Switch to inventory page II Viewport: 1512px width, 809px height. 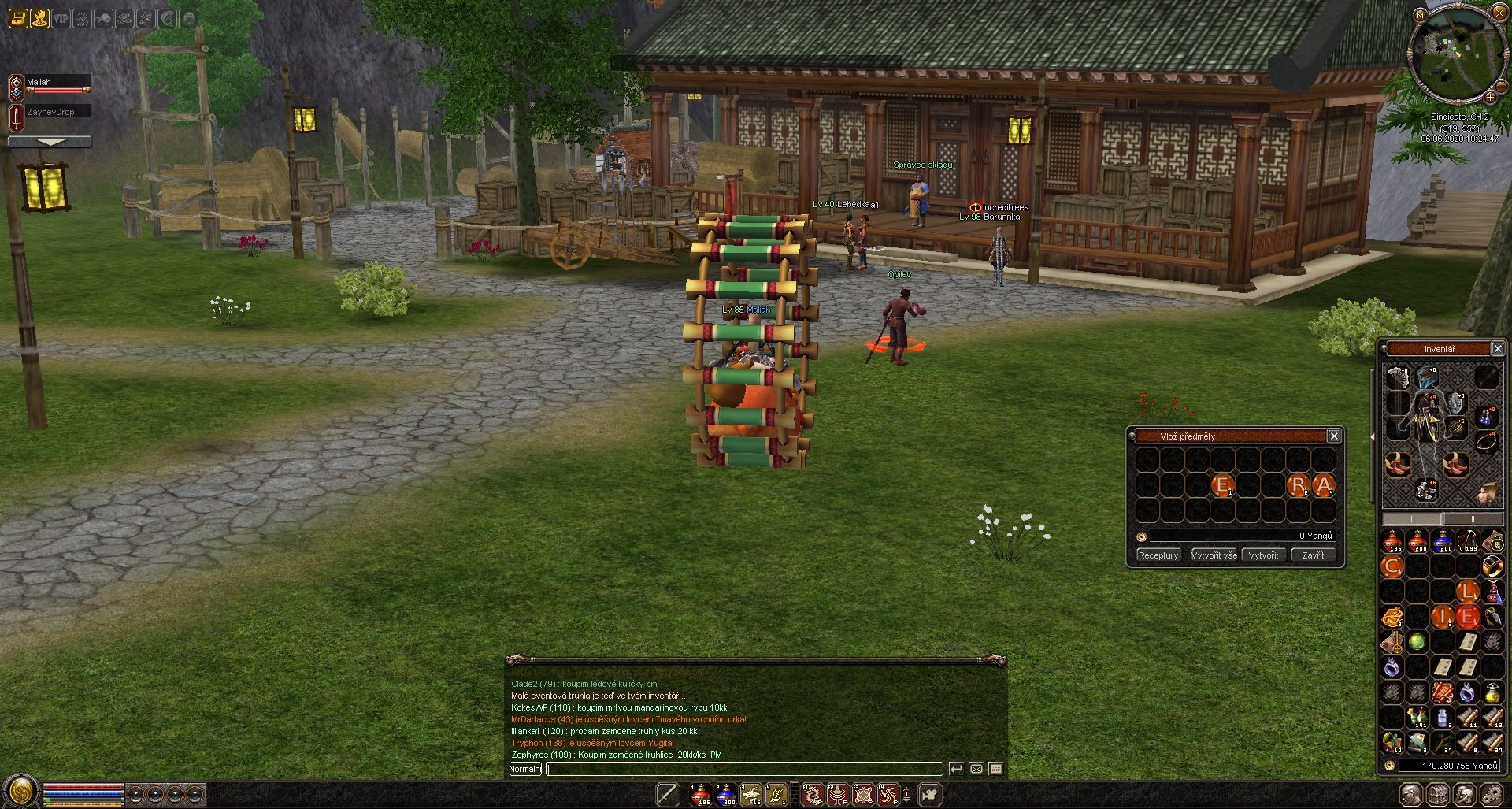1472,519
